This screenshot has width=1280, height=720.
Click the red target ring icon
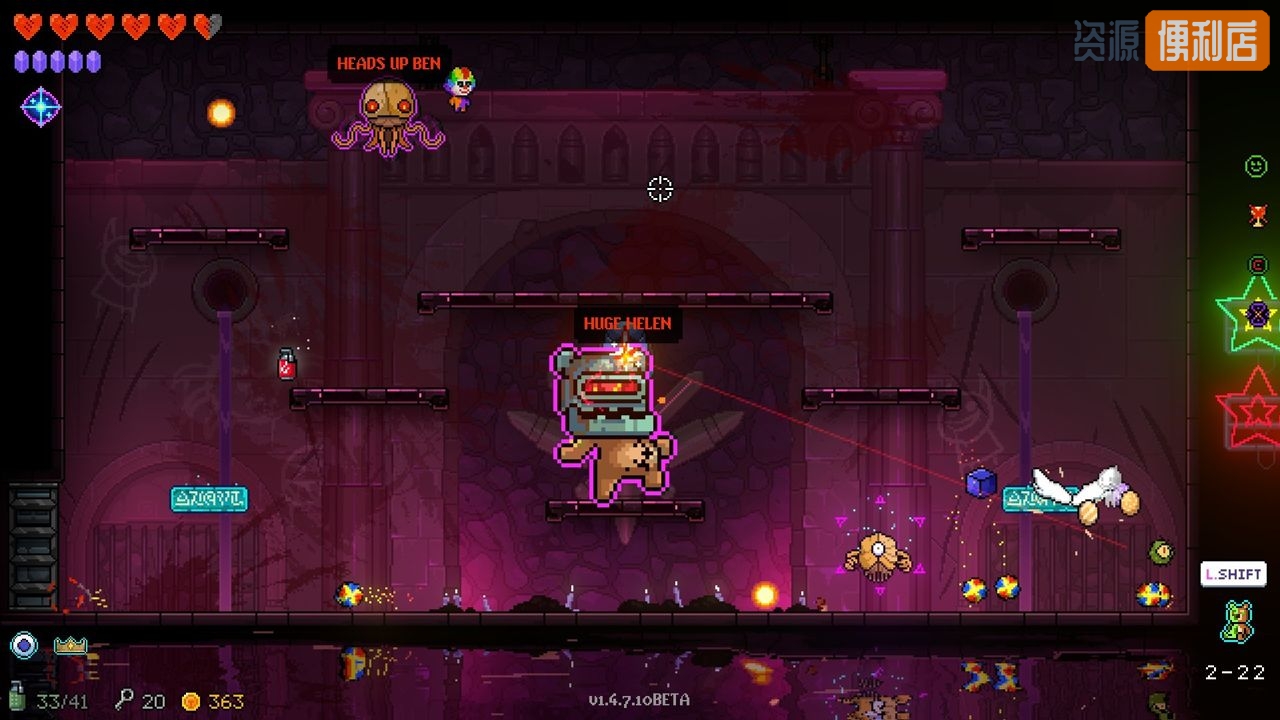tap(1258, 265)
